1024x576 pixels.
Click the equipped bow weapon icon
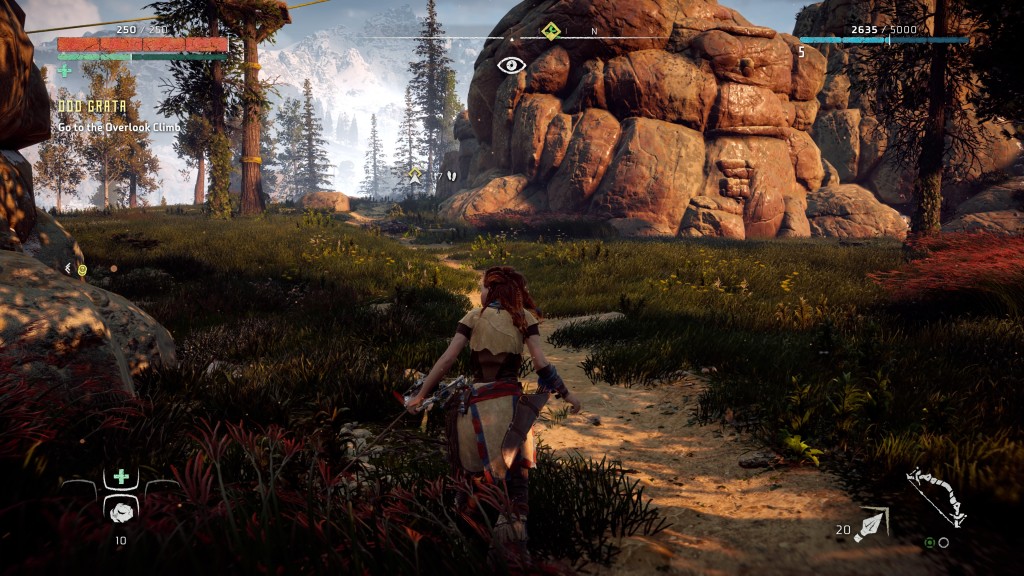point(936,496)
